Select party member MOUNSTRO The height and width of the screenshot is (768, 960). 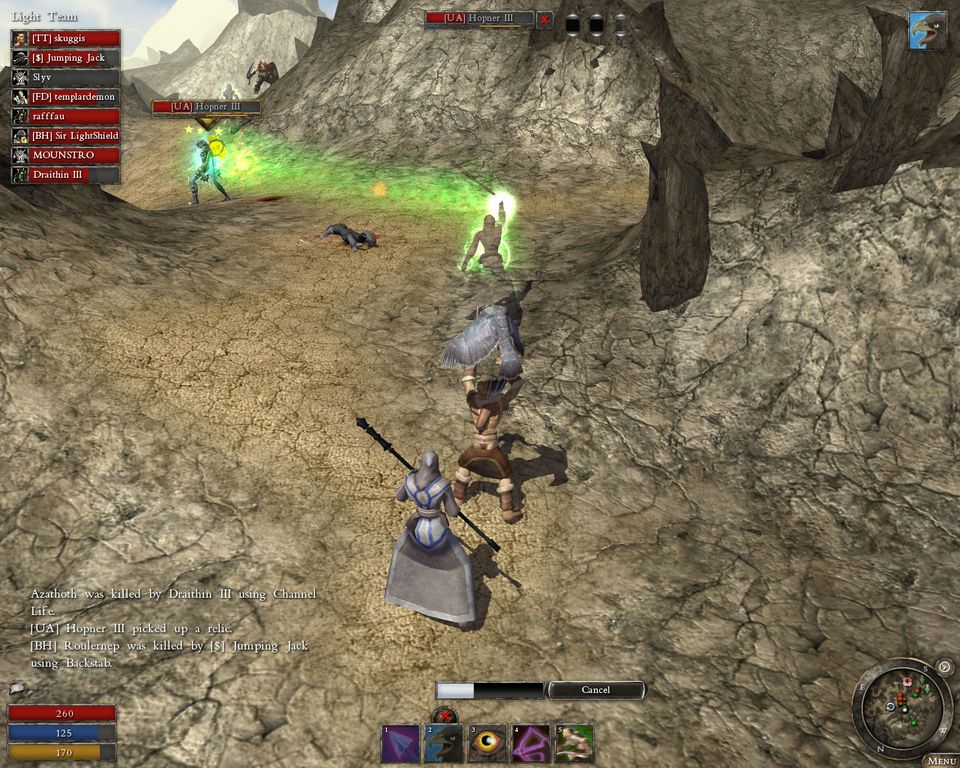coord(66,155)
